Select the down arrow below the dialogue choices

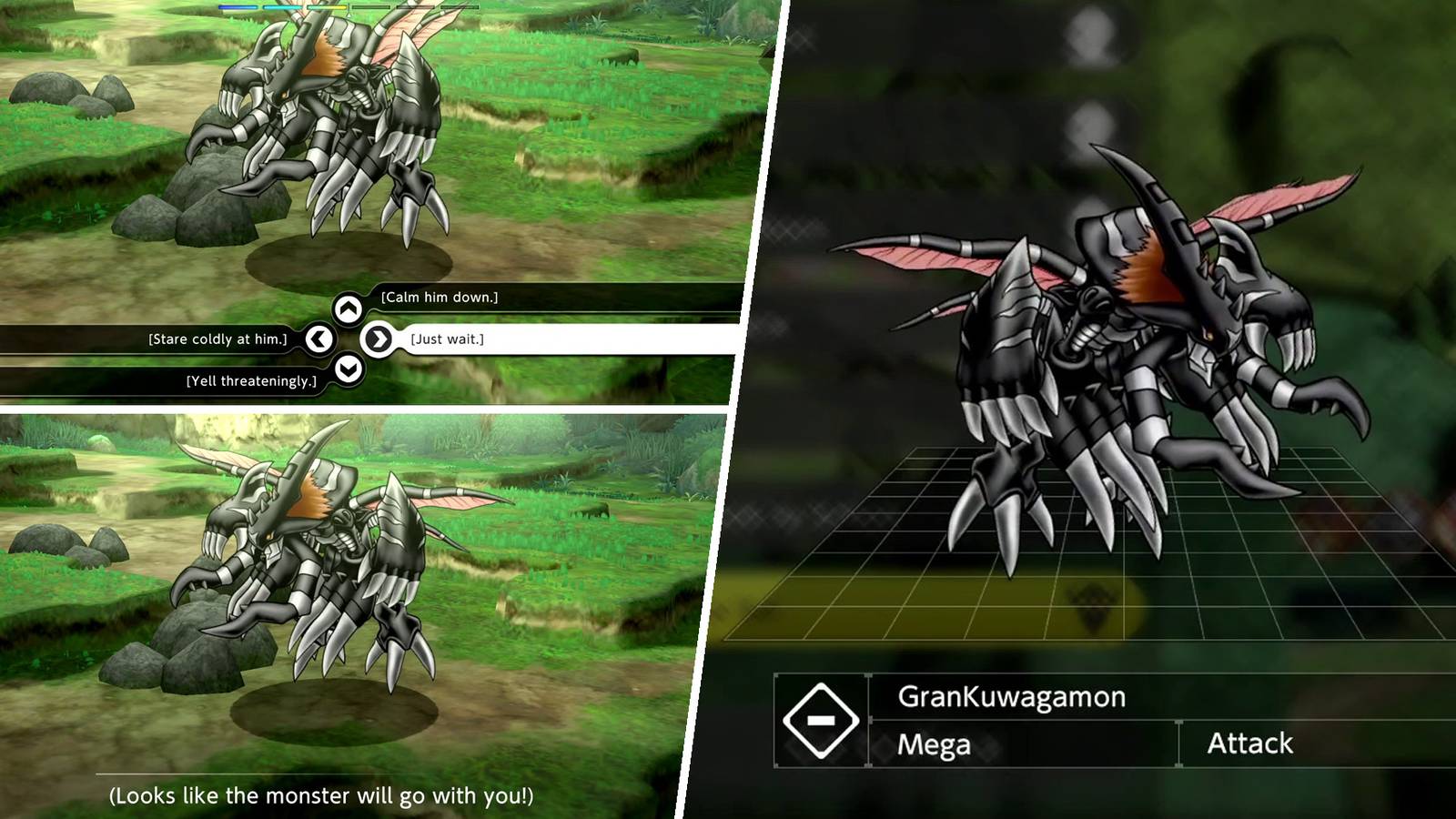[349, 369]
